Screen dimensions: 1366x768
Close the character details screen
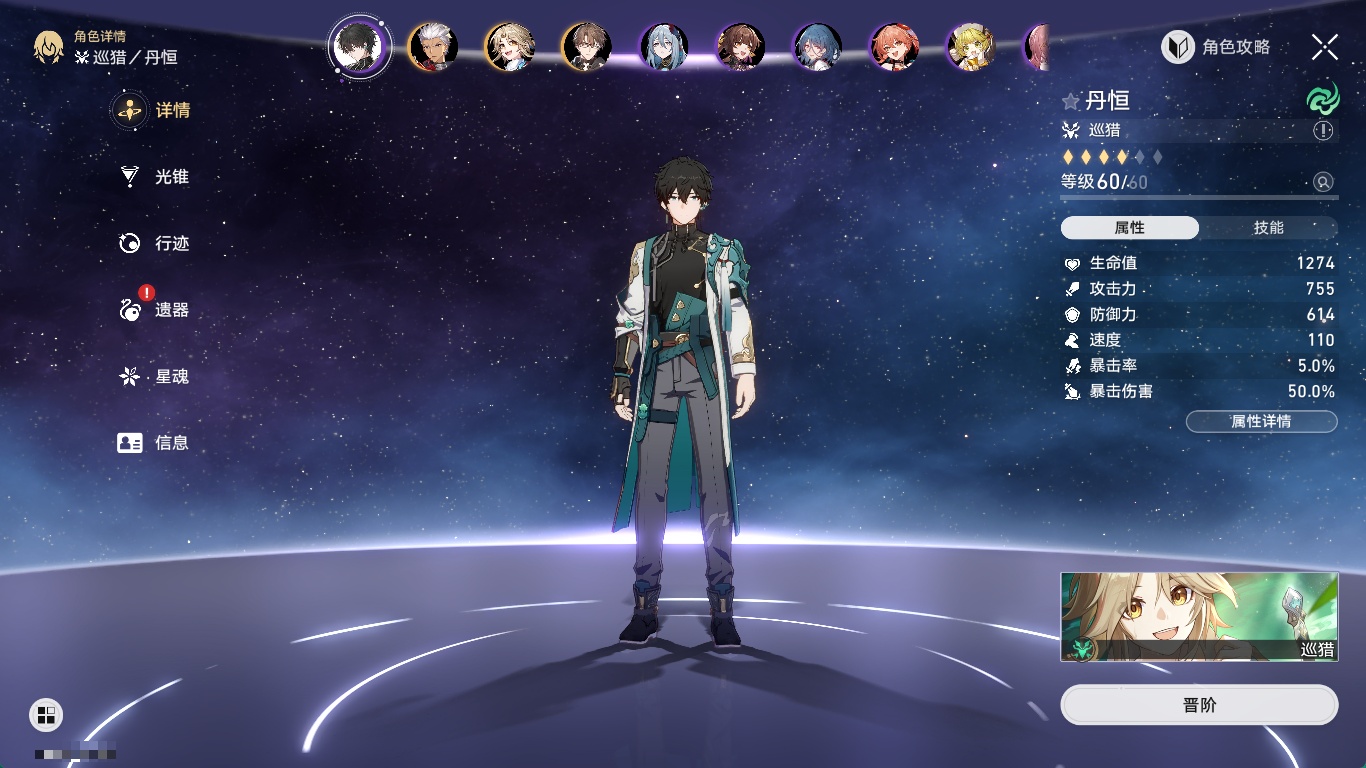[x=1325, y=47]
